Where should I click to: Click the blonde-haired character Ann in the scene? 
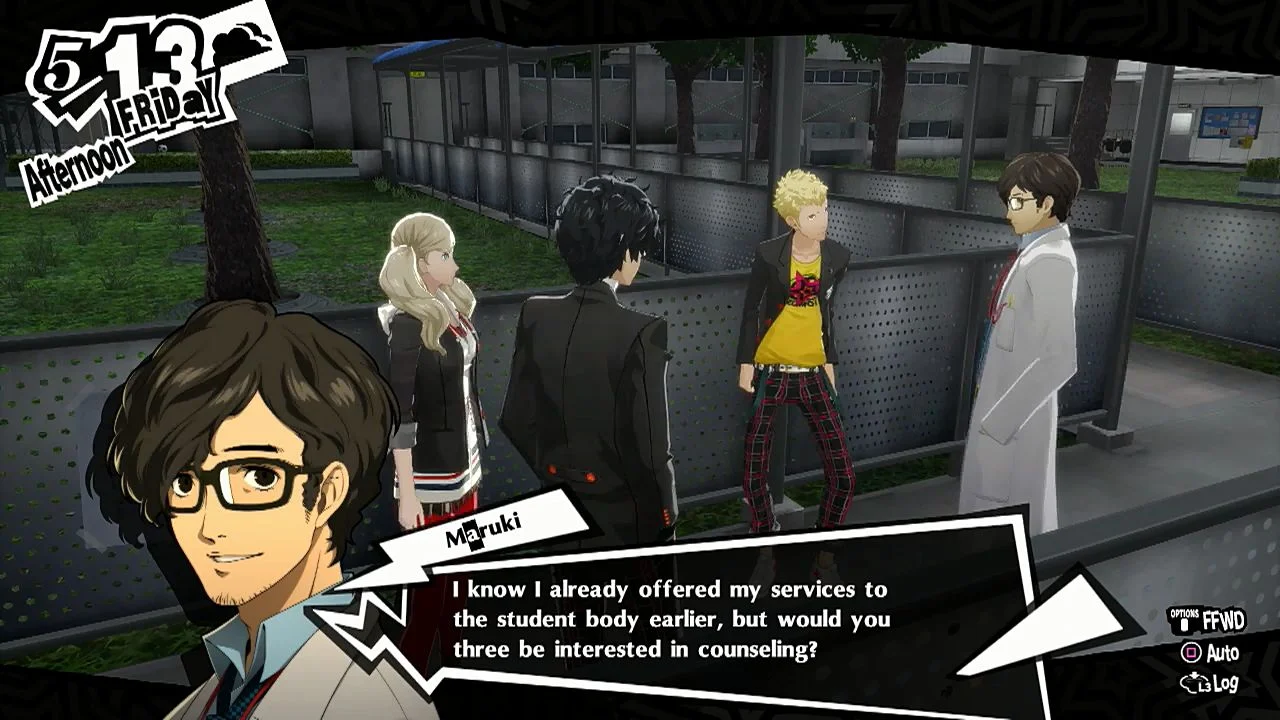coord(430,300)
